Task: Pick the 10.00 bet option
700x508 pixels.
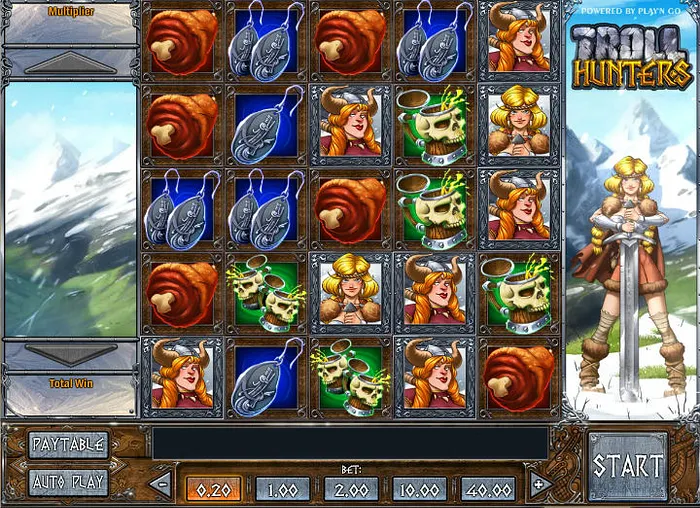Action: pyautogui.click(x=419, y=489)
